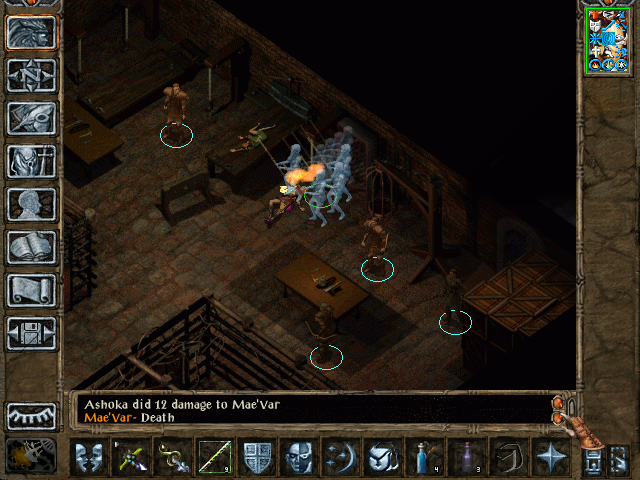Show the Character Record sheet
Viewport: 640px width, 480px height.
click(x=32, y=204)
